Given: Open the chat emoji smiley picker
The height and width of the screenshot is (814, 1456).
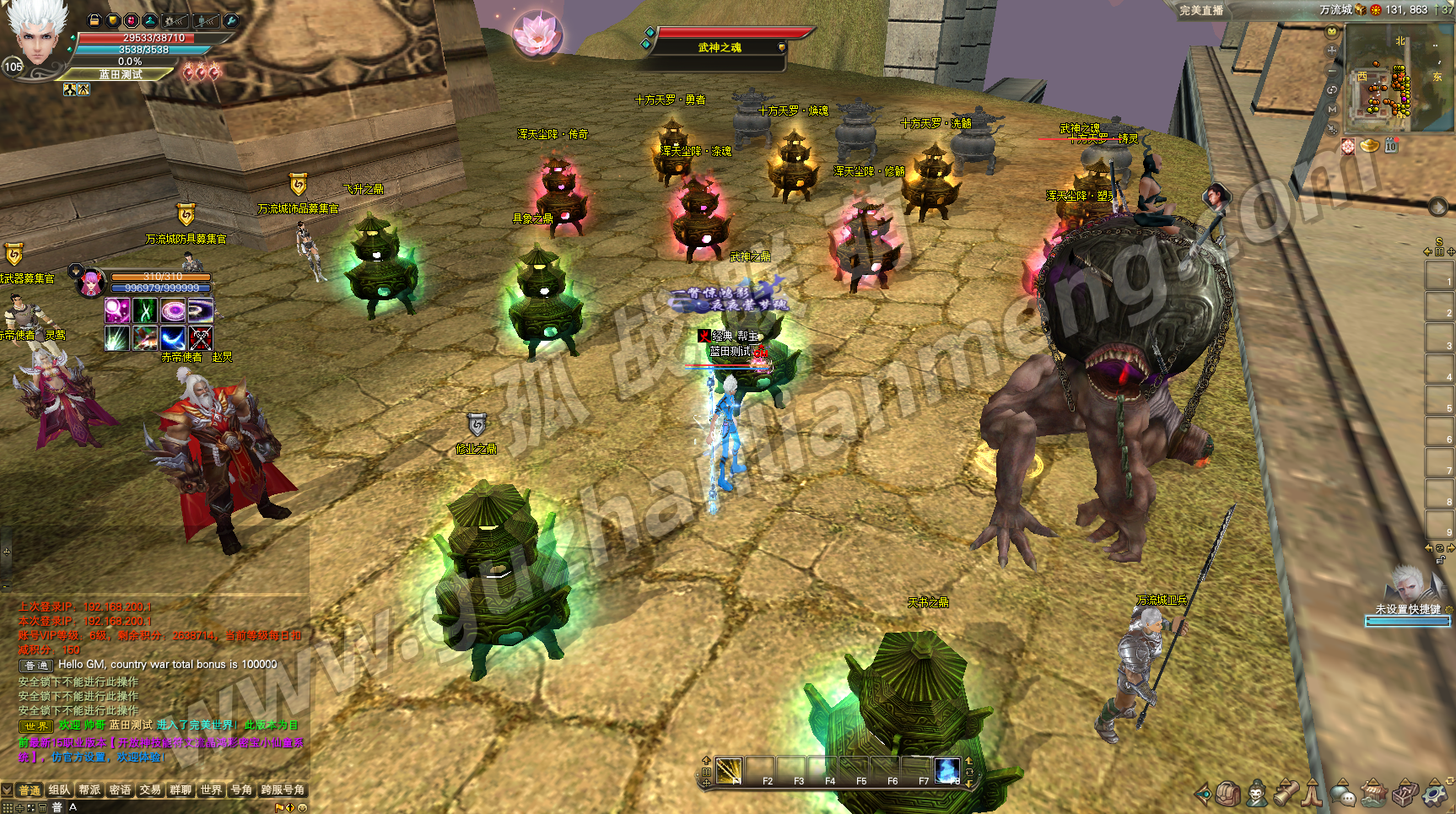Looking at the screenshot, I should pyautogui.click(x=303, y=807).
